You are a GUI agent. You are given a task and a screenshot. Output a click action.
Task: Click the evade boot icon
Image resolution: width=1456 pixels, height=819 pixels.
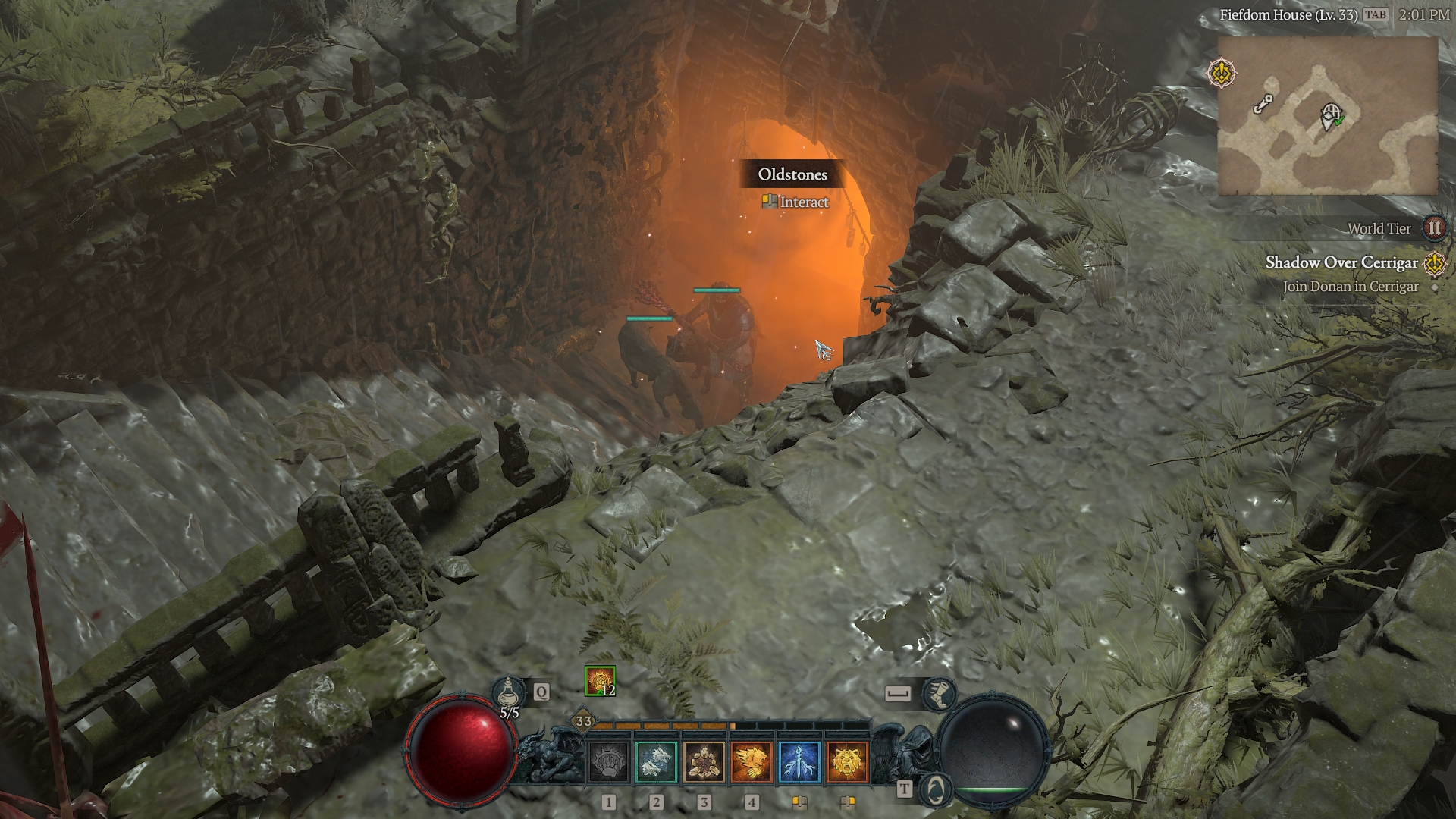[x=939, y=695]
